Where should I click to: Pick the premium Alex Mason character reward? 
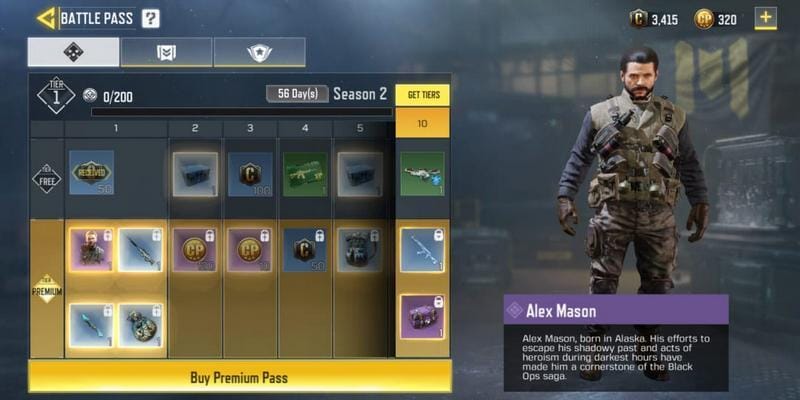[x=91, y=250]
